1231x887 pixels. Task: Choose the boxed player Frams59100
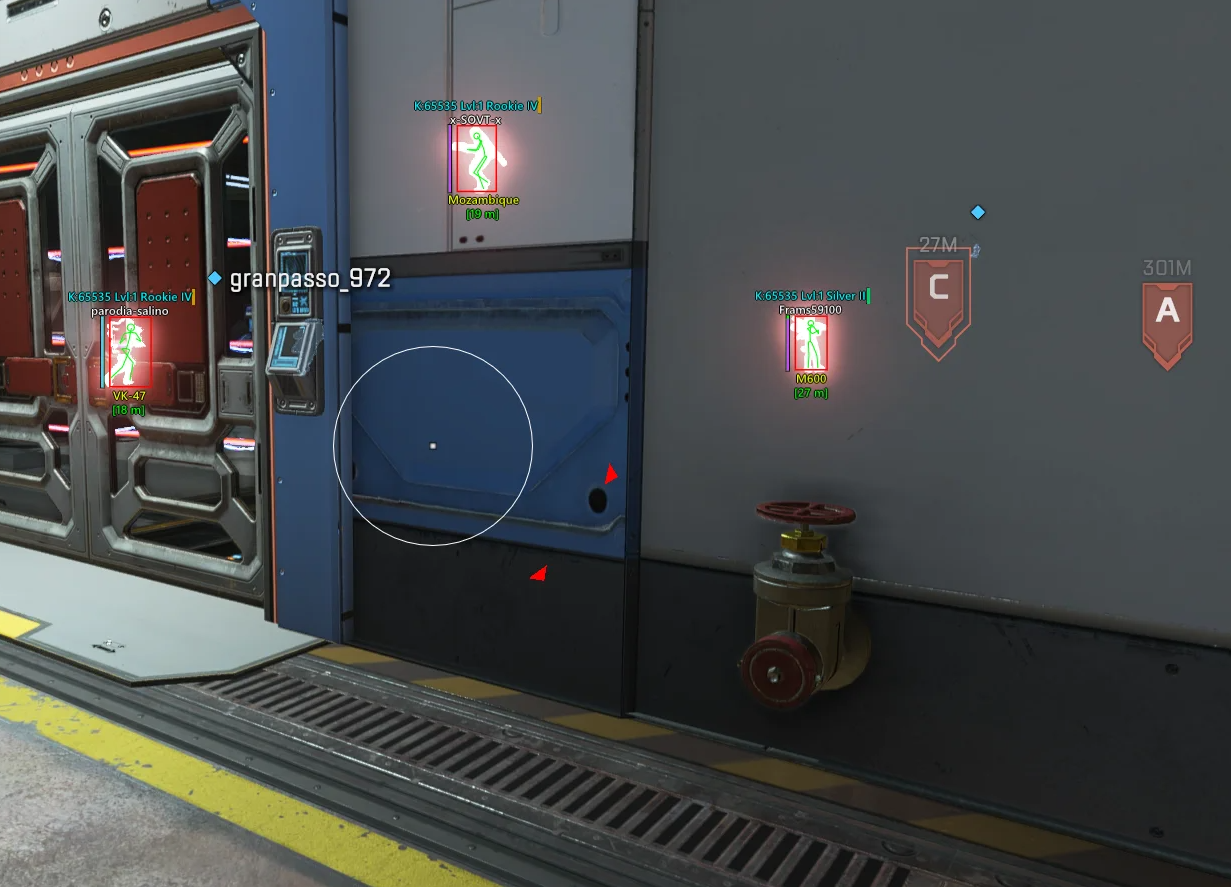coord(810,344)
